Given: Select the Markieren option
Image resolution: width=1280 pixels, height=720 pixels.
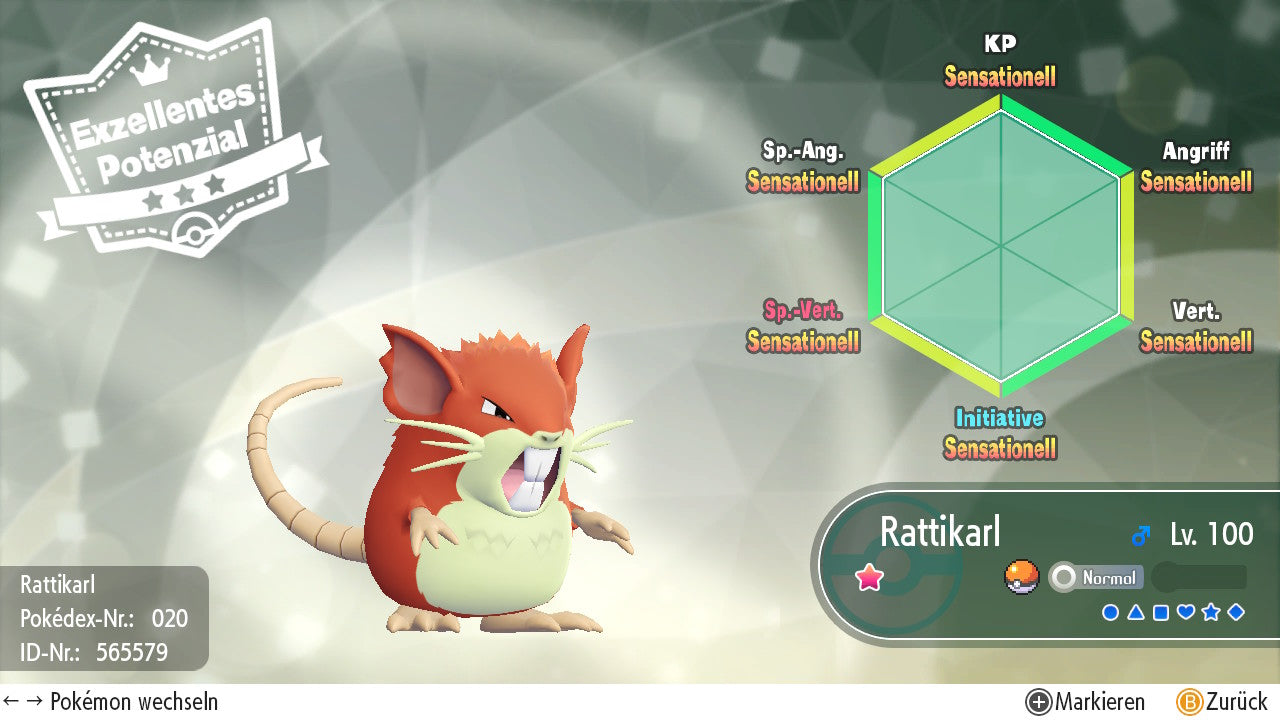Looking at the screenshot, I should tap(1086, 702).
